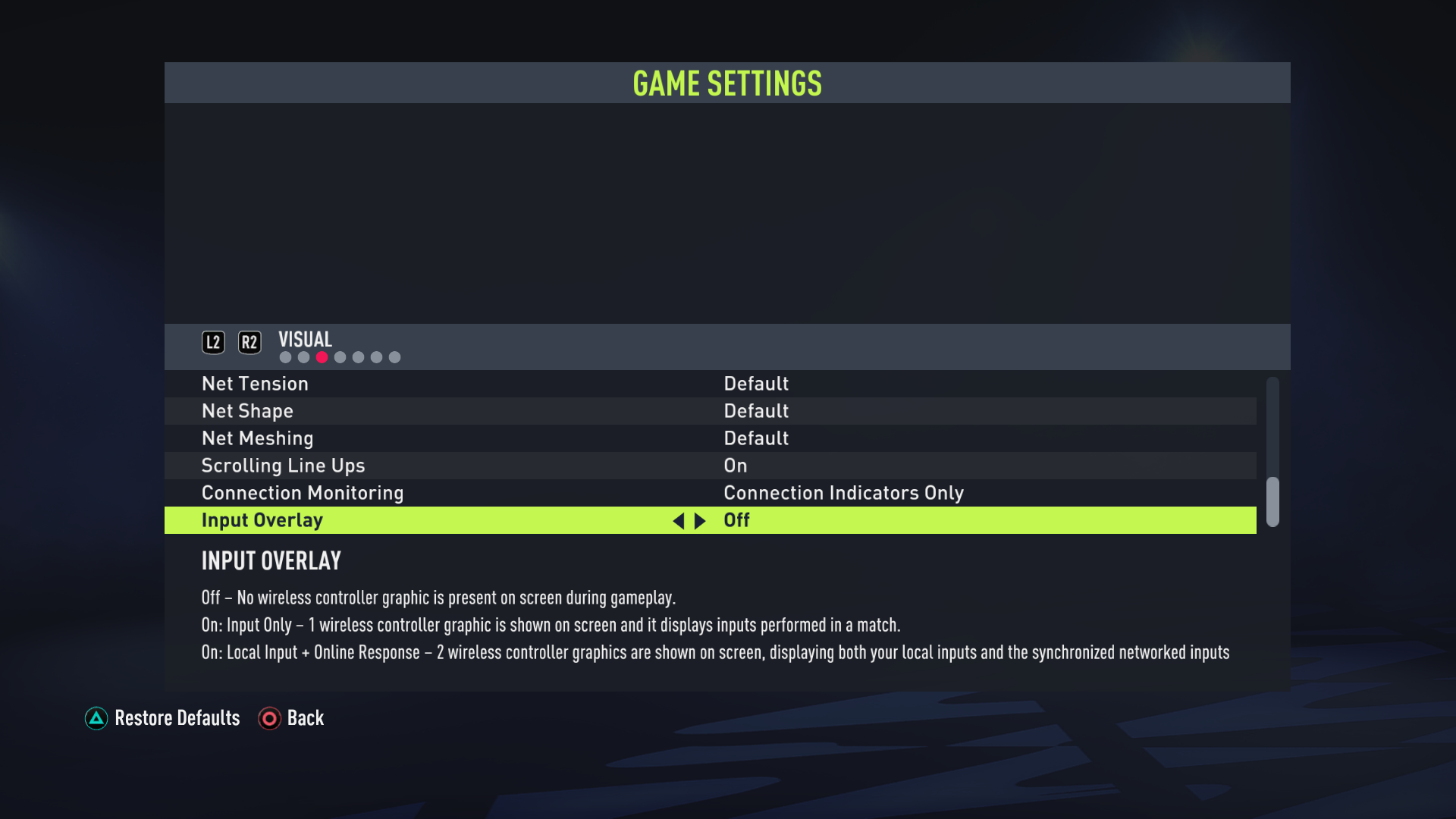Click the right arrow on Input Overlay

tap(700, 521)
